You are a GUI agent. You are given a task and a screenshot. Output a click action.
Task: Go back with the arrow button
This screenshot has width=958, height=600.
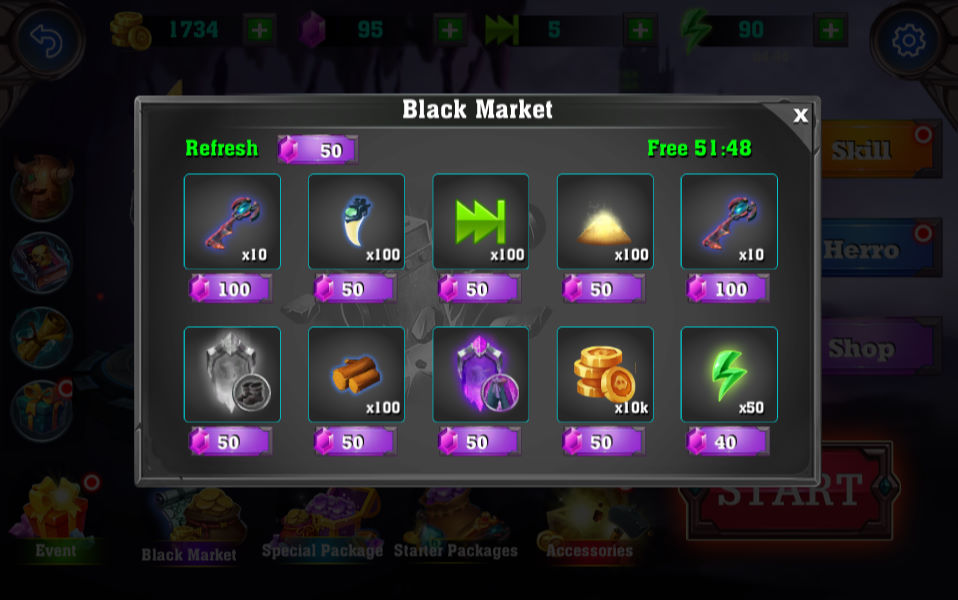coord(45,40)
